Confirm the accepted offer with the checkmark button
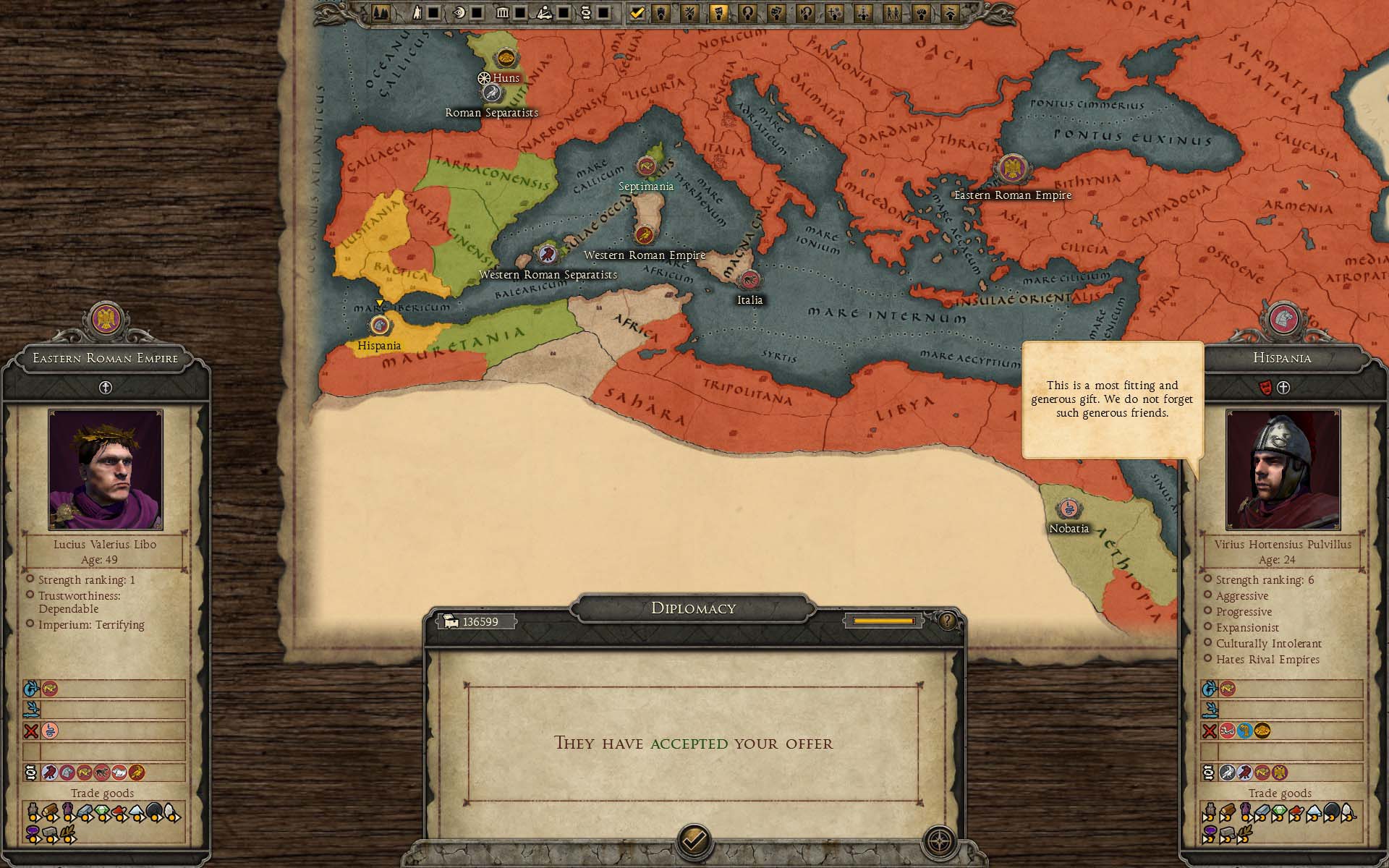 point(694,841)
